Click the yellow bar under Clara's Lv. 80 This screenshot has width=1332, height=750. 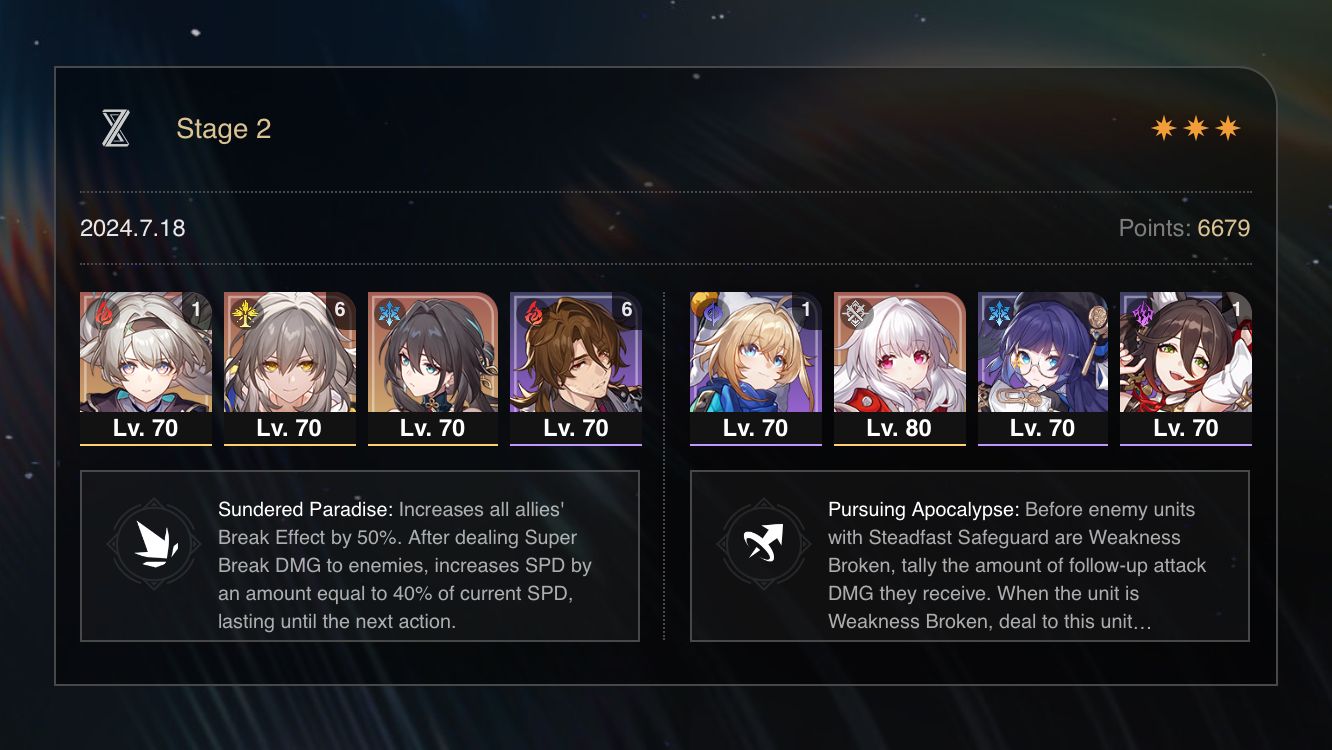pos(900,445)
